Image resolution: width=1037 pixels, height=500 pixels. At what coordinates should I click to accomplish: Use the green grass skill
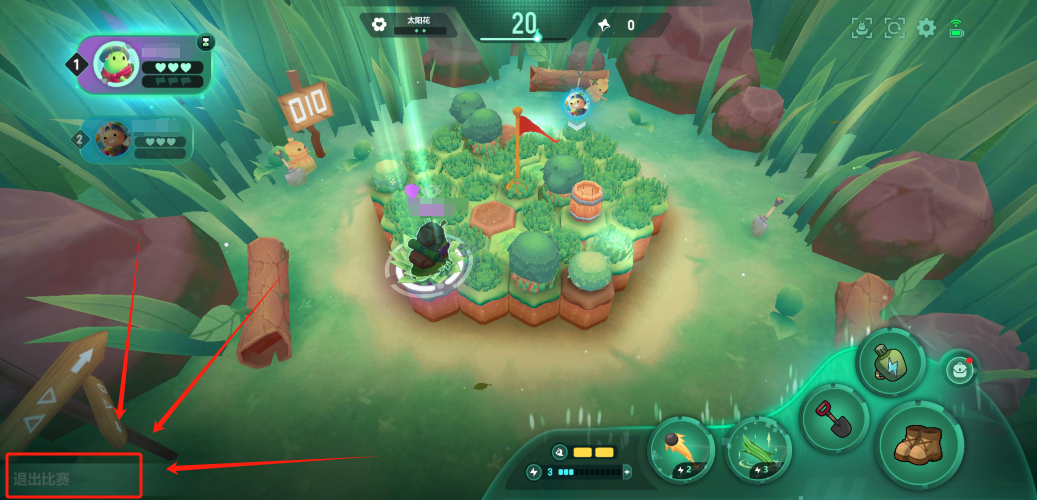(x=758, y=449)
